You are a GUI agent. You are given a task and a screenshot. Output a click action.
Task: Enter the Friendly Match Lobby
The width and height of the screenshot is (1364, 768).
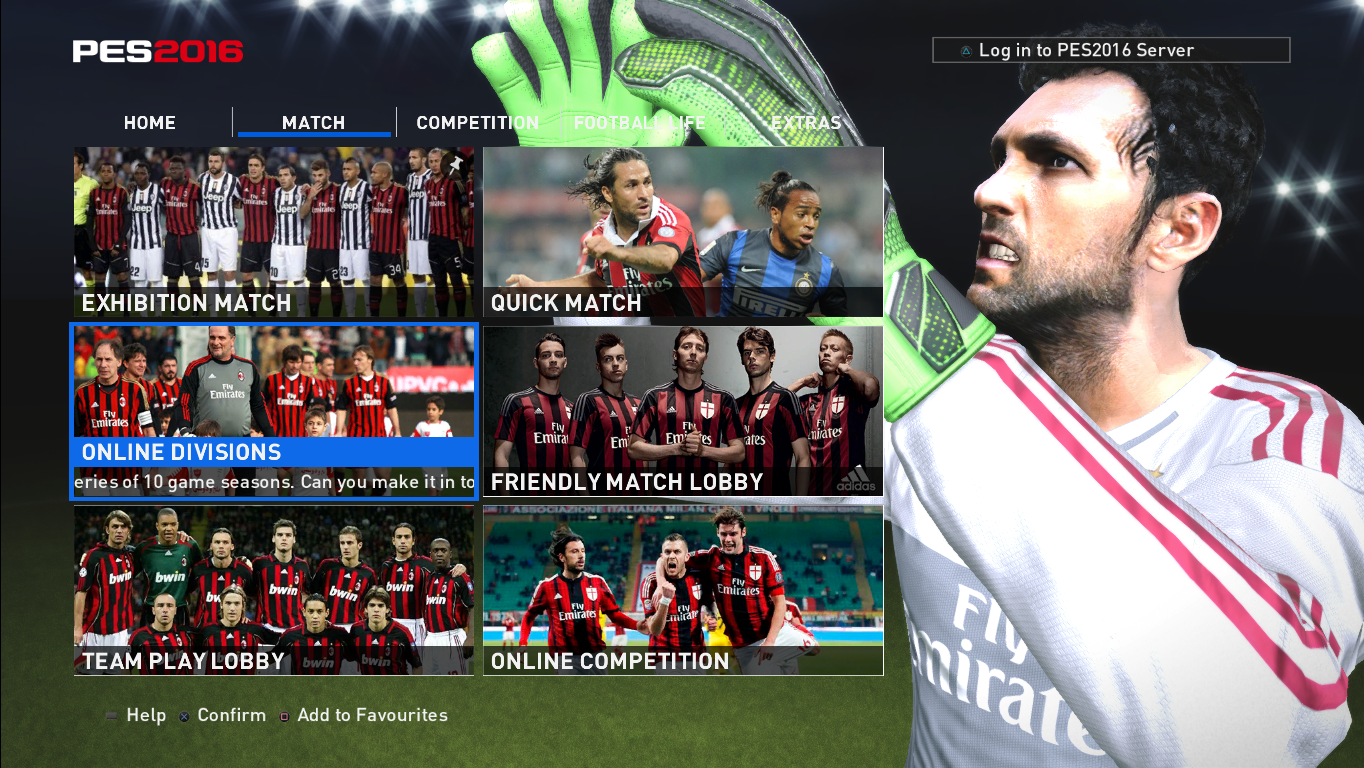click(x=682, y=410)
